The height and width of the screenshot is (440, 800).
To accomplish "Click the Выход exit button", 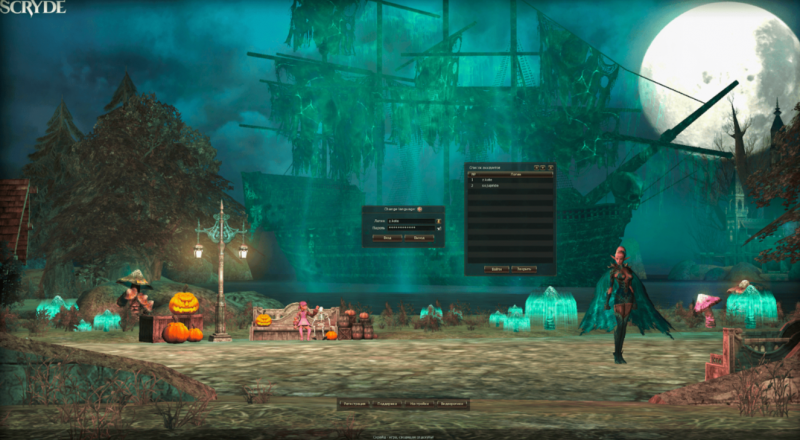I will [x=420, y=239].
